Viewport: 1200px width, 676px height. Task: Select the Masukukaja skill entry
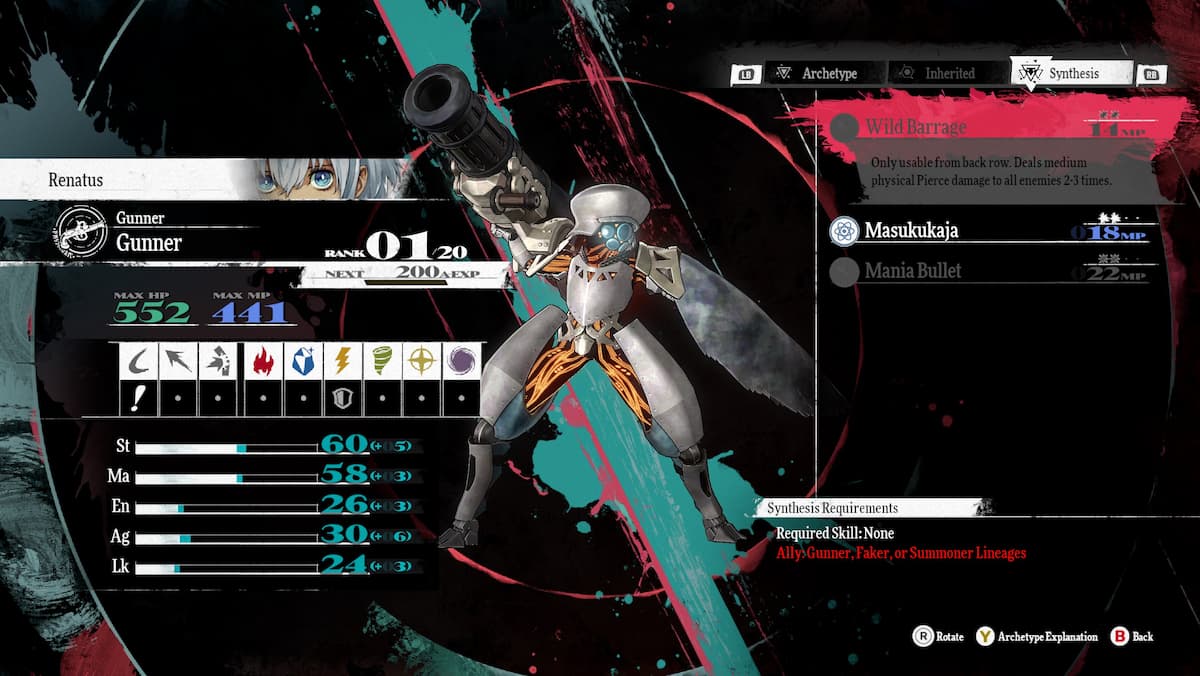click(990, 231)
